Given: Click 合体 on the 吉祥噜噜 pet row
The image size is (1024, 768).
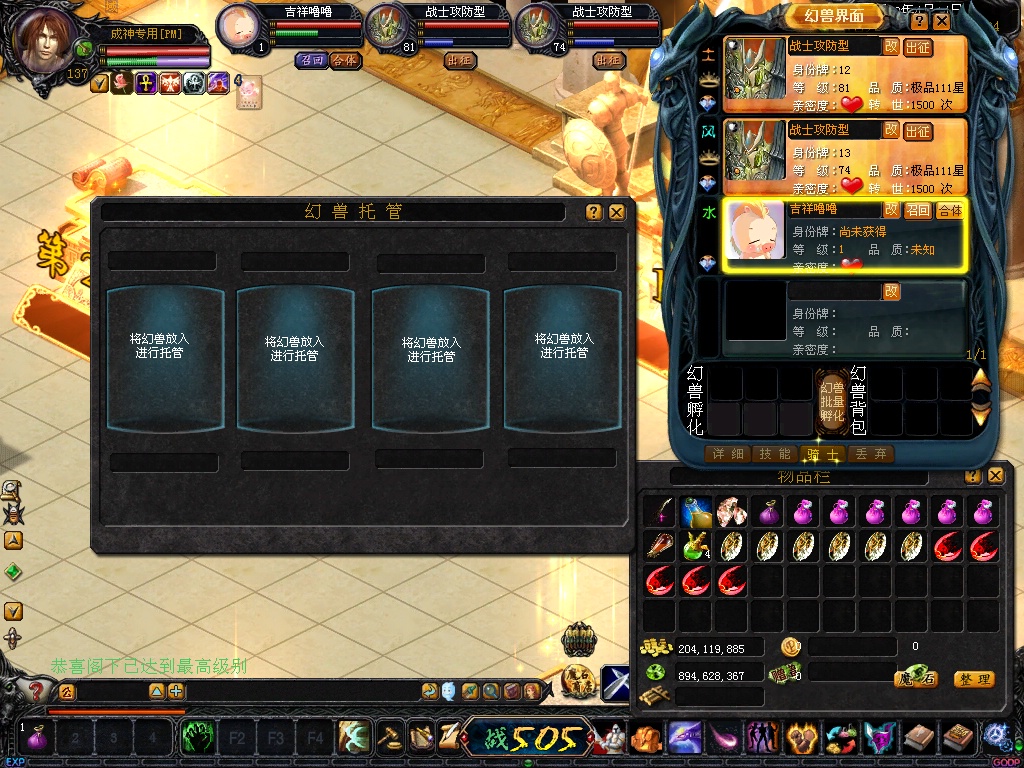Looking at the screenshot, I should coord(949,210).
